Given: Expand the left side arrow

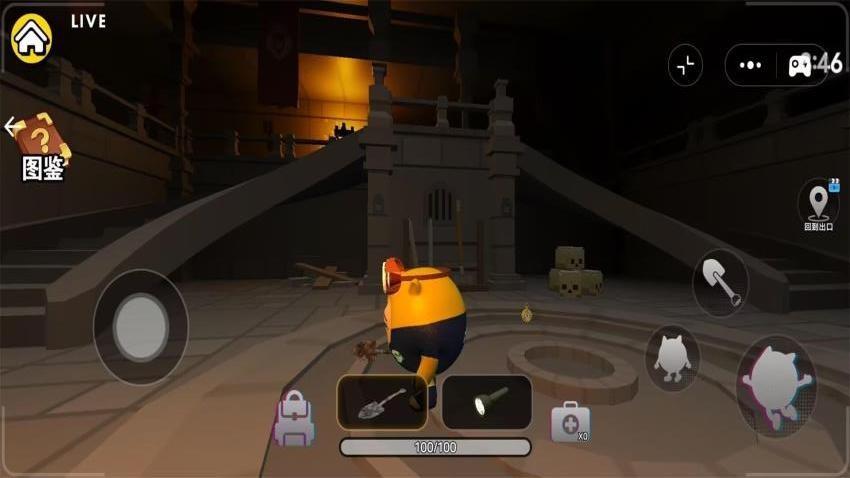Looking at the screenshot, I should (10, 127).
